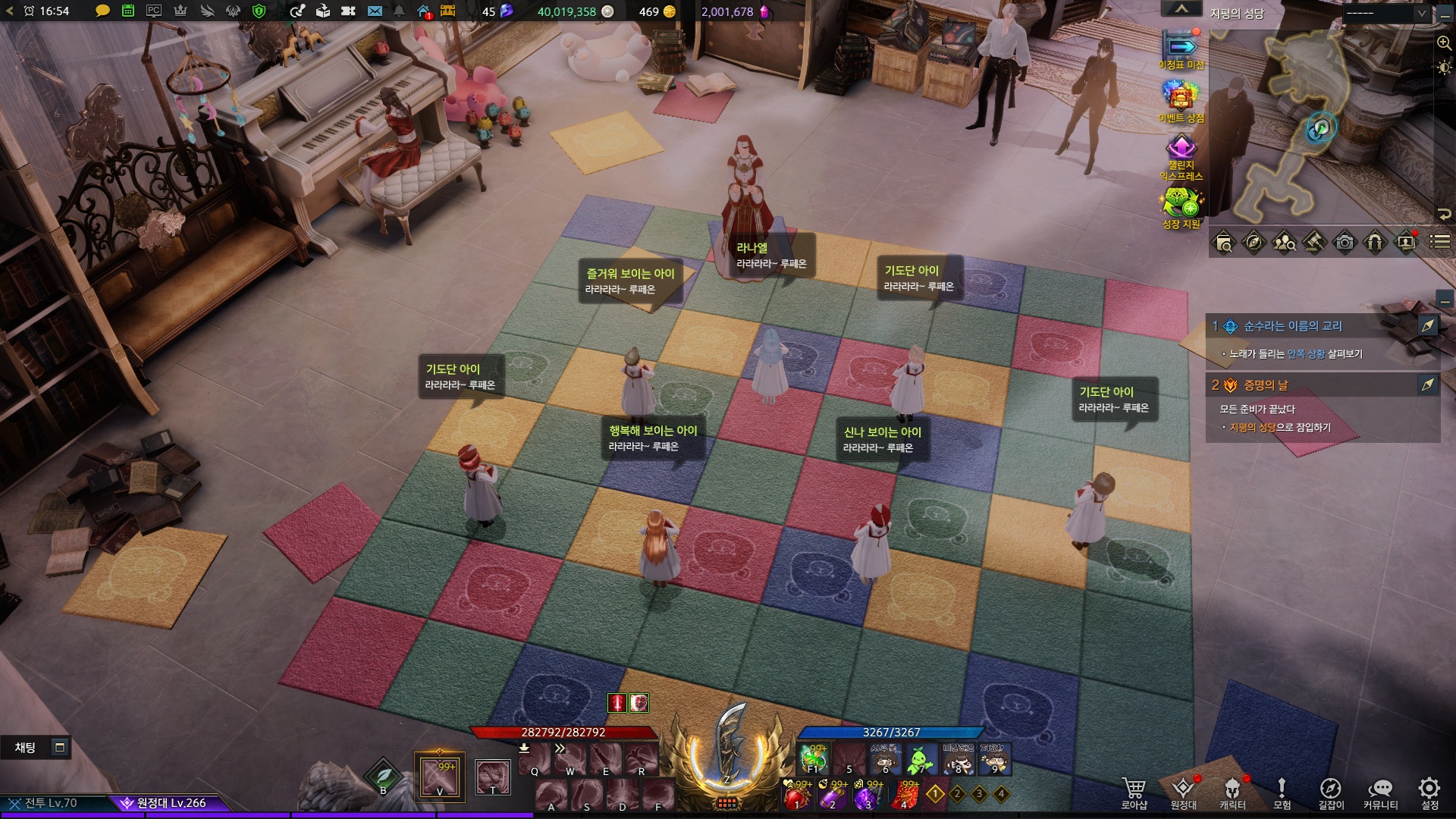Image resolution: width=1456 pixels, height=819 pixels.
Task: Open the 로아샵 shop menu
Action: (x=1134, y=792)
